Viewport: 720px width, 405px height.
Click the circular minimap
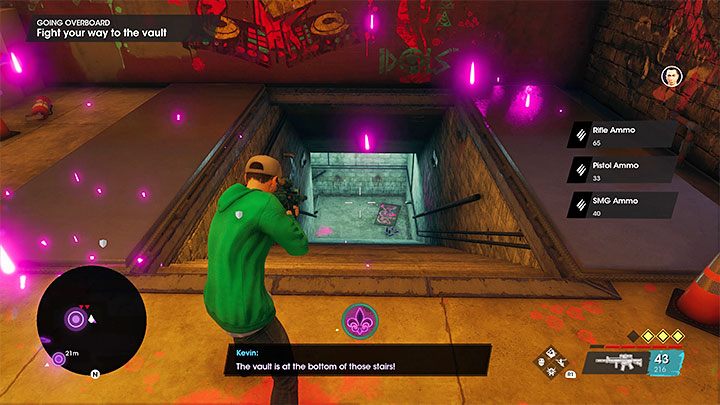tap(90, 320)
